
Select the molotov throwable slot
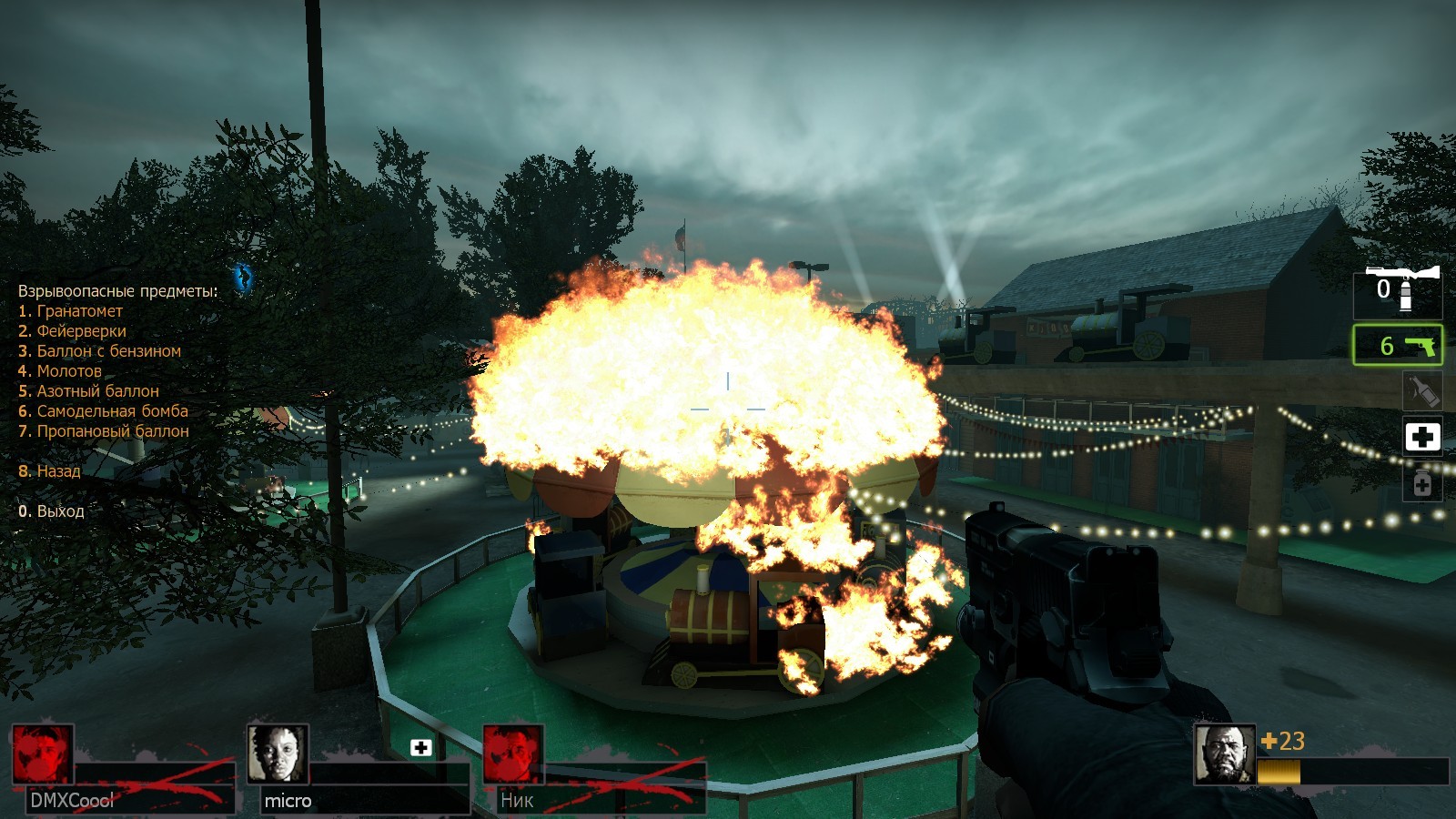tap(1421, 390)
